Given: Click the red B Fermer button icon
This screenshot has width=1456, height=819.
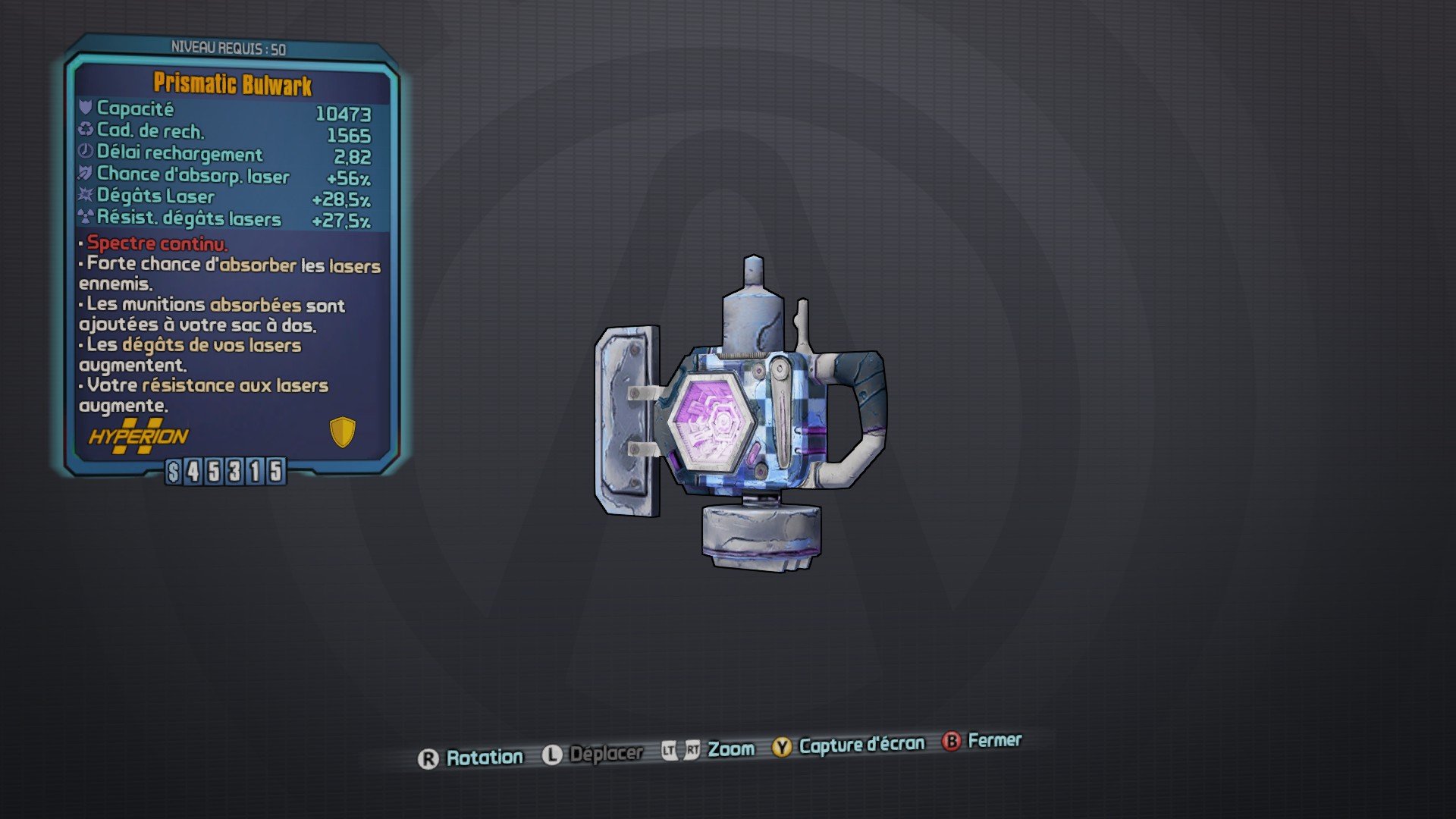Looking at the screenshot, I should (x=950, y=742).
